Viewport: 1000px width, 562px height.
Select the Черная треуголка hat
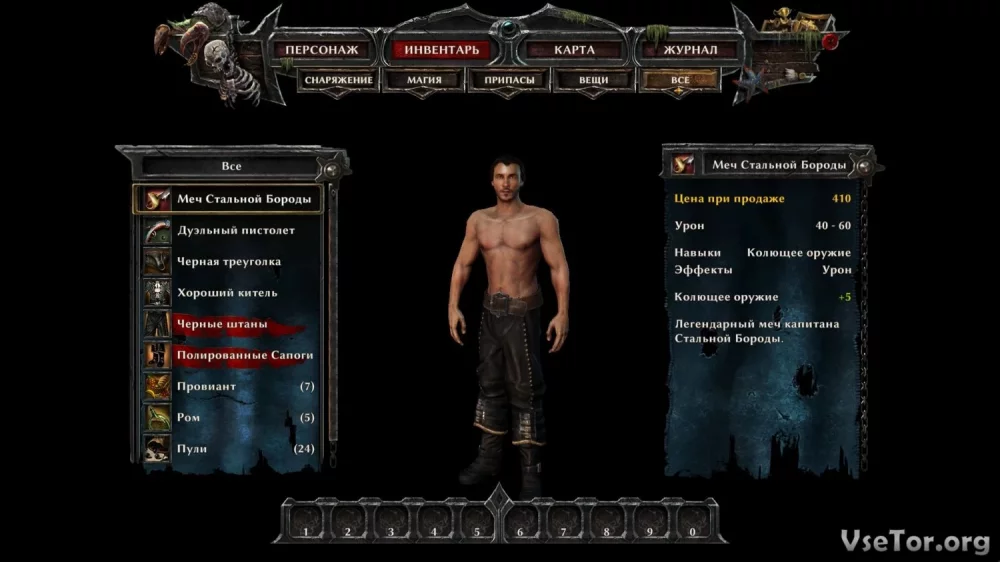pos(229,262)
